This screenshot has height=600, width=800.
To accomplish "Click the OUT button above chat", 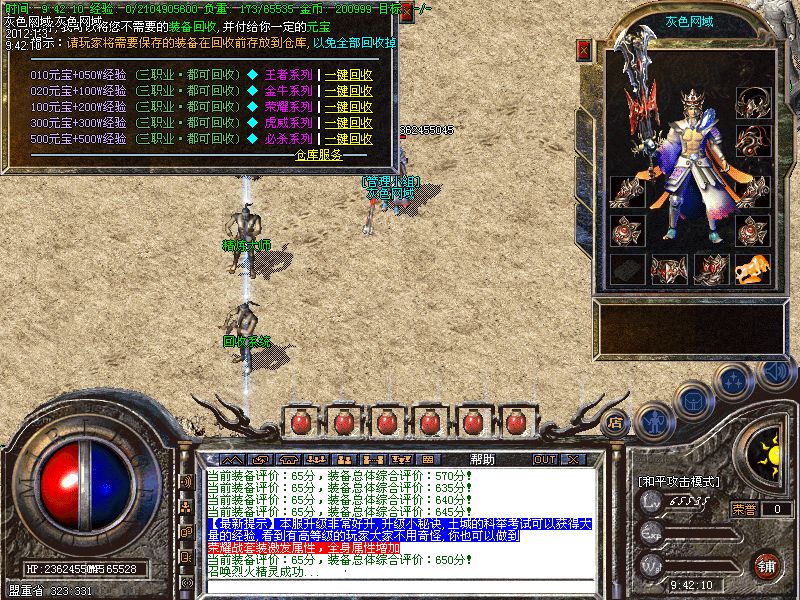I will [545, 460].
